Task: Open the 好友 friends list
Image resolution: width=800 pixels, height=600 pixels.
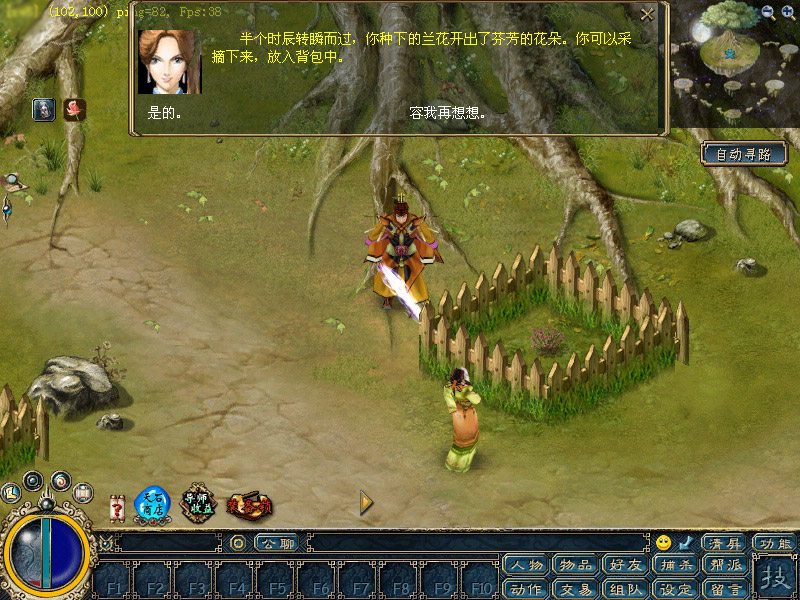Action: point(625,566)
